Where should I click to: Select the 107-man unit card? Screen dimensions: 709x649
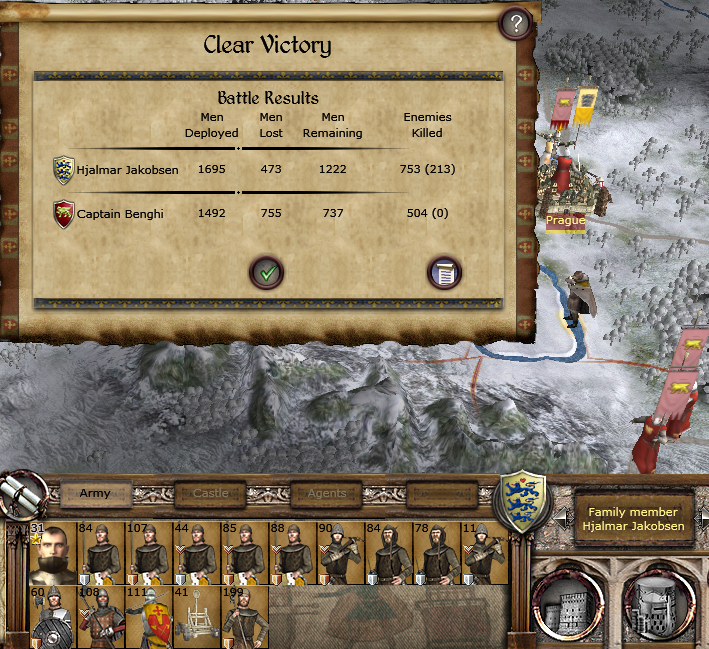149,552
